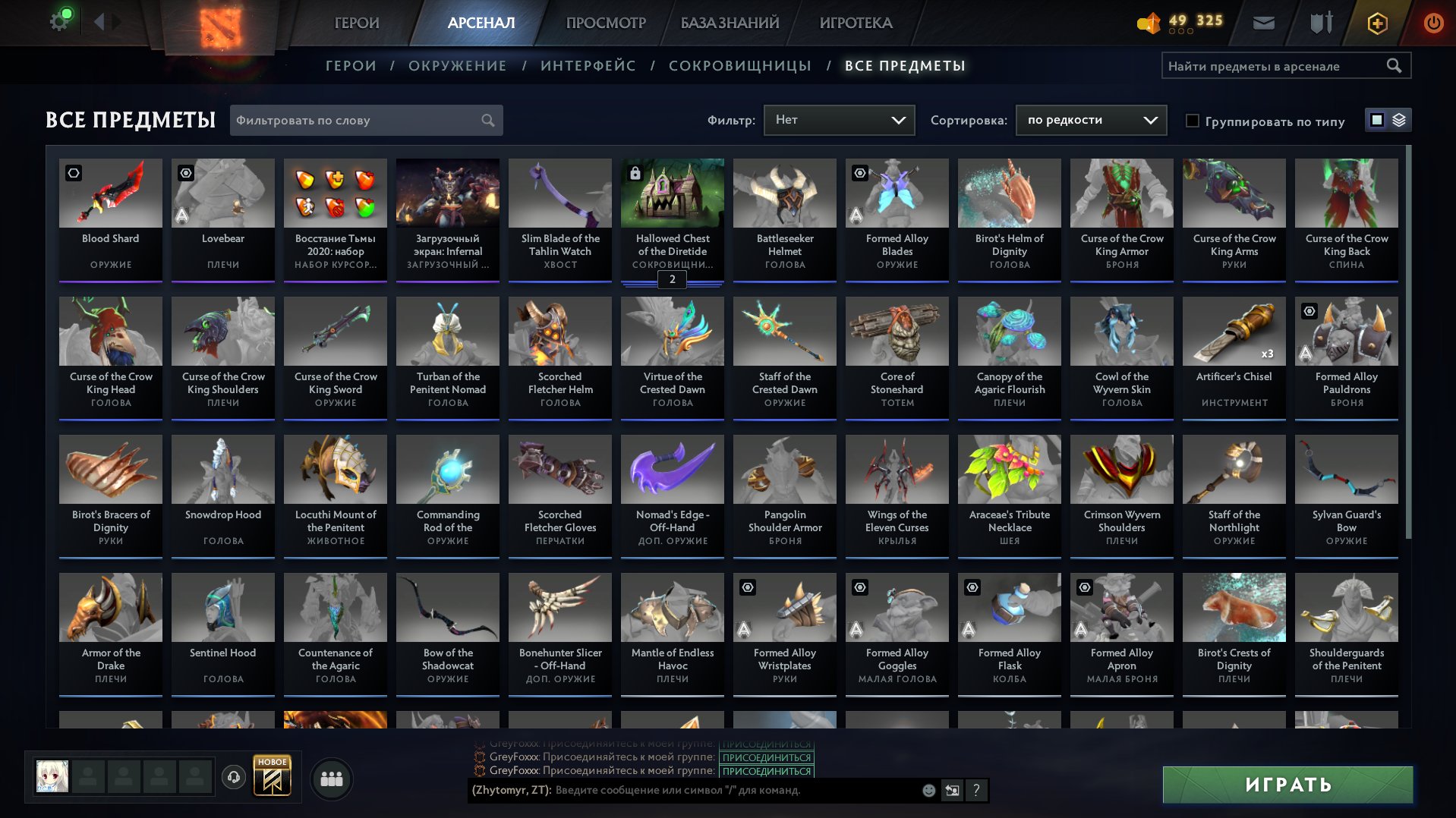Open the mail/notifications envelope icon

(x=1262, y=23)
